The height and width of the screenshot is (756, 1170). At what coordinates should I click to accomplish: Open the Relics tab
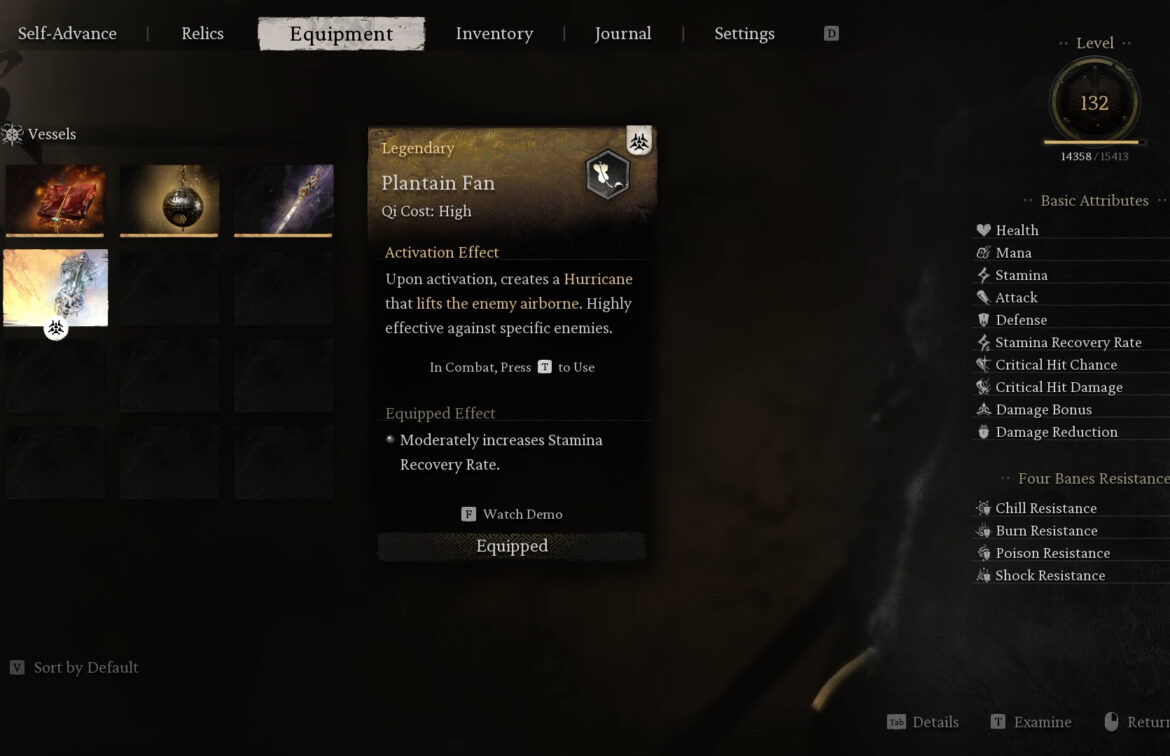pos(202,34)
